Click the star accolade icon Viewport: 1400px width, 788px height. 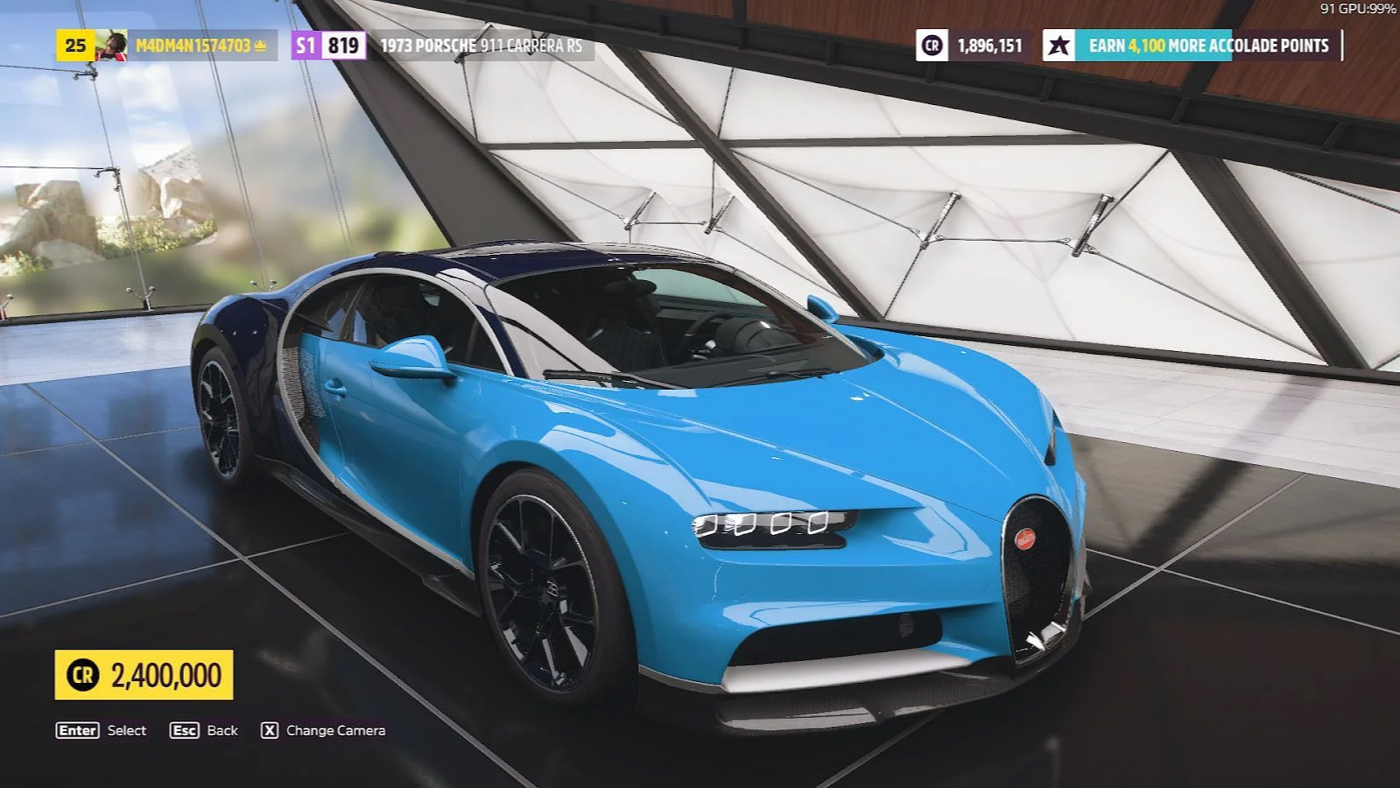coord(1059,45)
